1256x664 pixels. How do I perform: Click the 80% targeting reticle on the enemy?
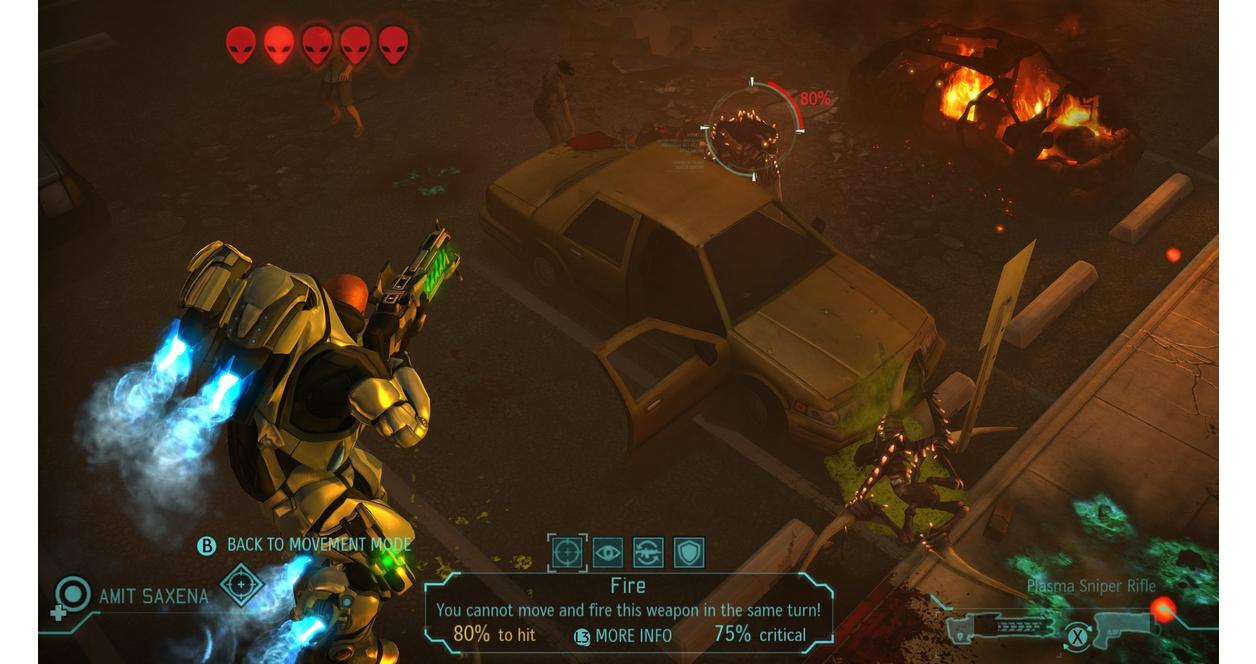click(x=752, y=130)
